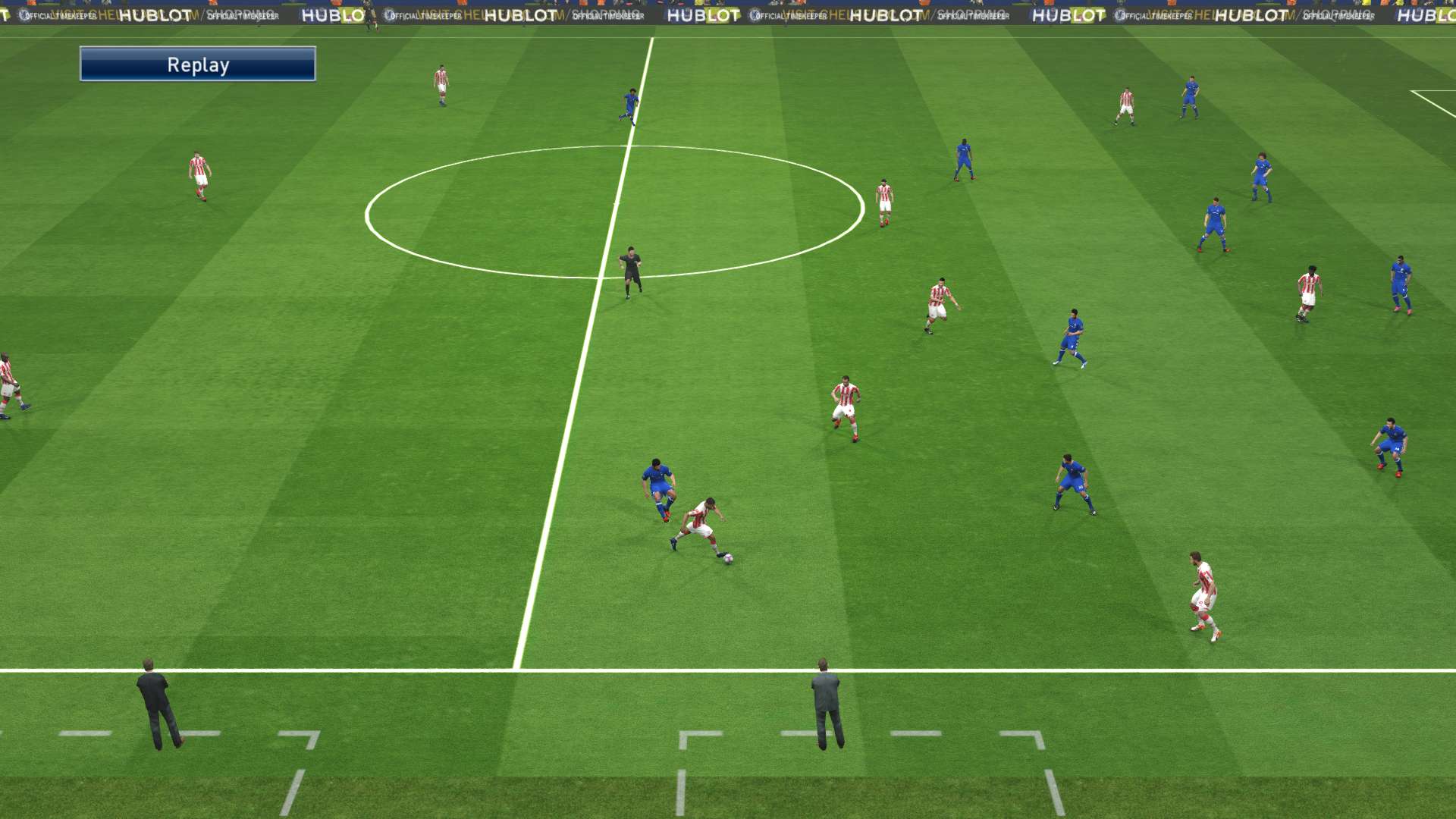Screen dimensions: 1456x819
Task: Click the Replay banner label
Action: click(198, 64)
